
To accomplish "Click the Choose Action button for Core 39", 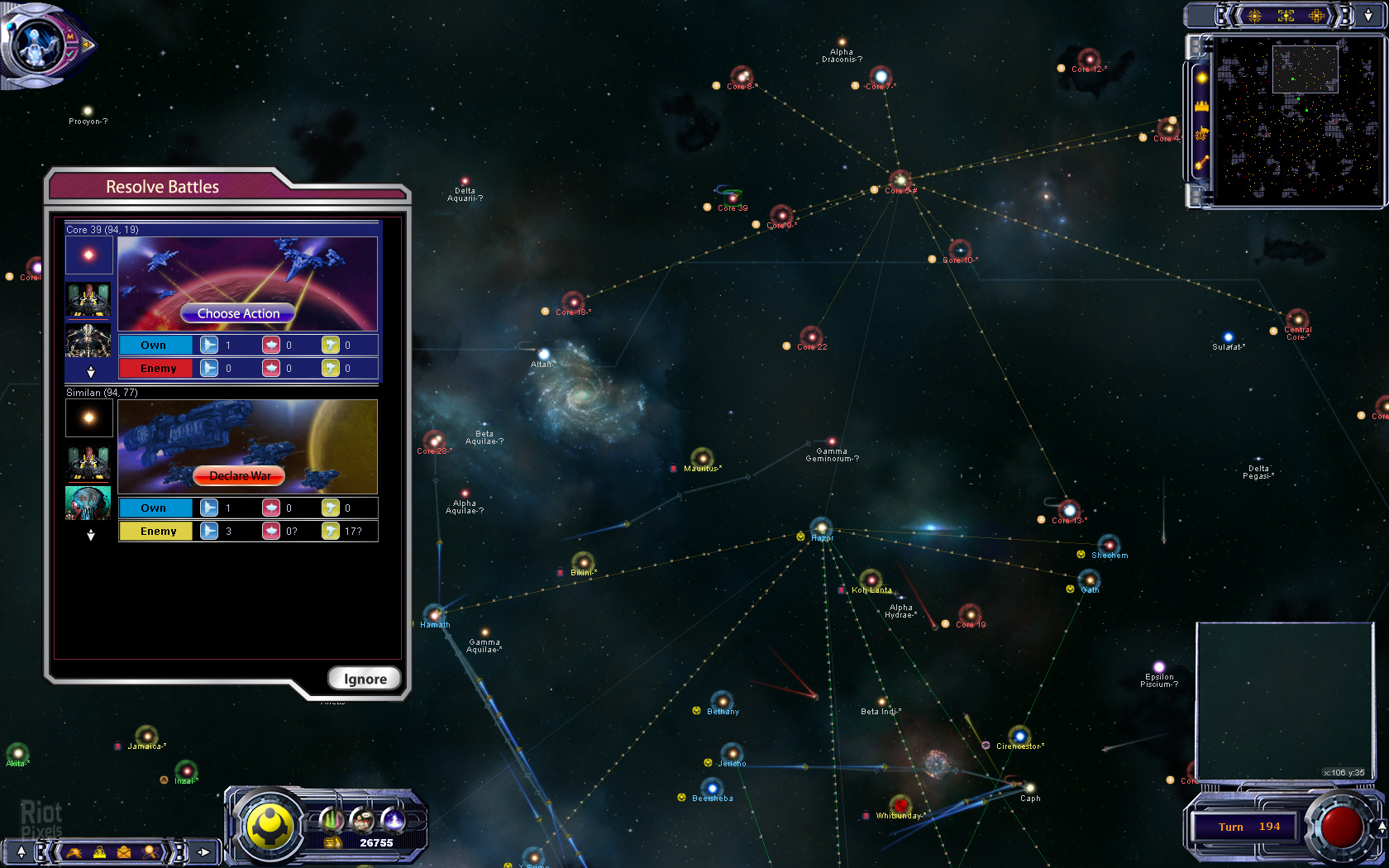I will [x=238, y=313].
